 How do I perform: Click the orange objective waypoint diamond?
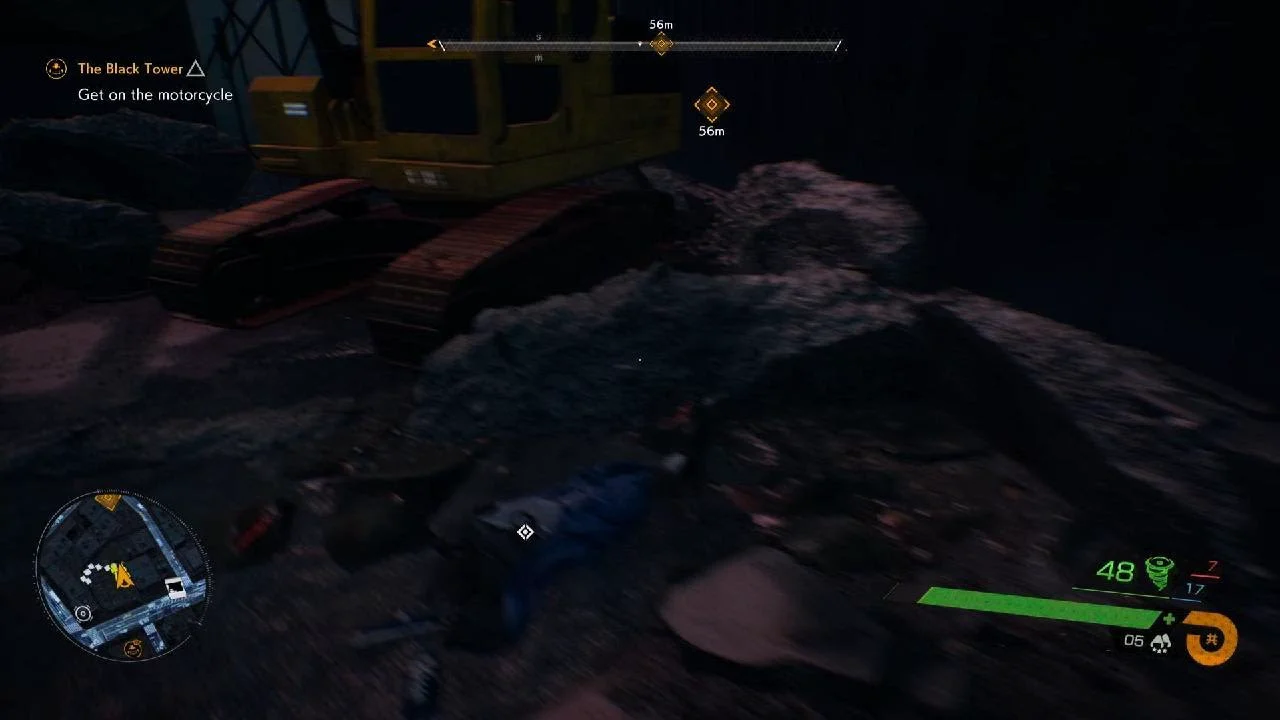tap(711, 104)
